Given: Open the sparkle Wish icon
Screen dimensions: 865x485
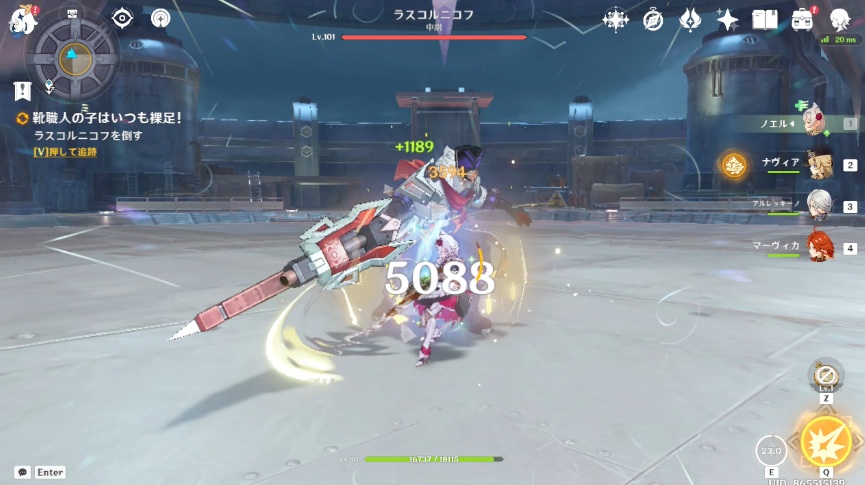Looking at the screenshot, I should pyautogui.click(x=727, y=19).
